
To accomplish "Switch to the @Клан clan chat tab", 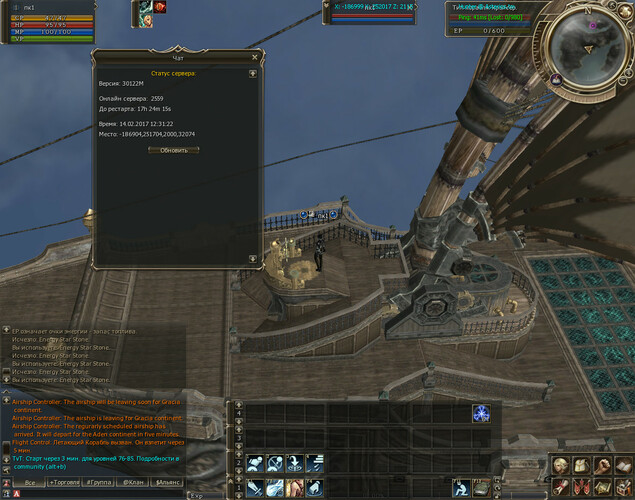I will click(134, 482).
